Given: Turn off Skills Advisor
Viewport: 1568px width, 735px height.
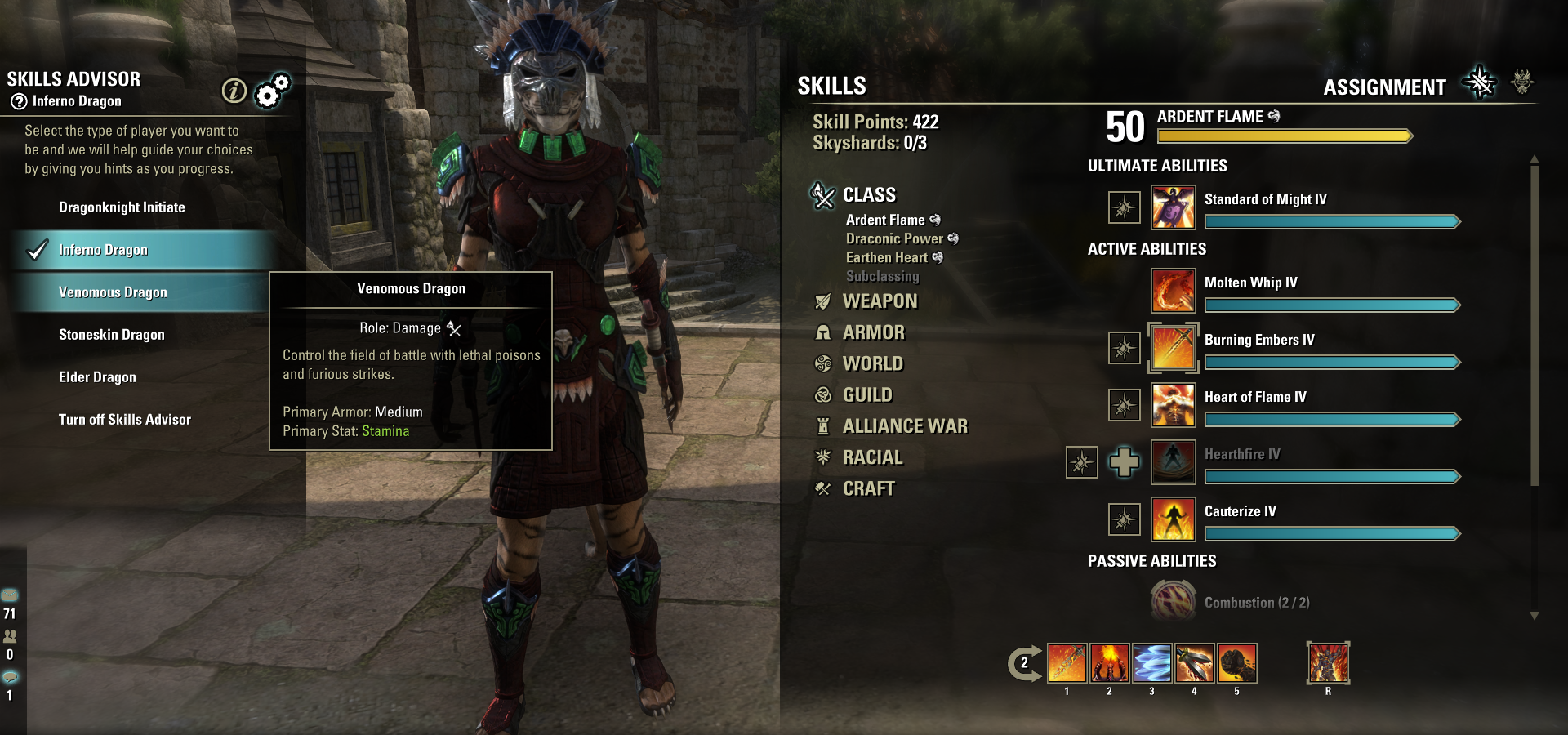Looking at the screenshot, I should pos(124,420).
